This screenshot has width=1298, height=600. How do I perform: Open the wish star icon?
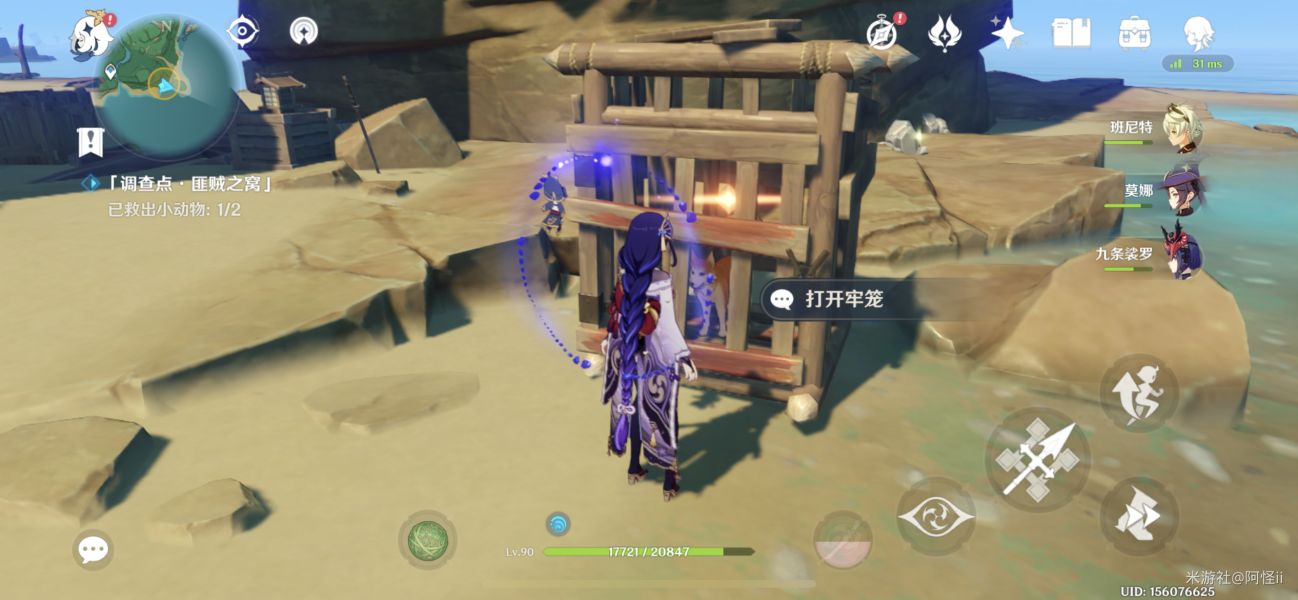click(x=1007, y=33)
